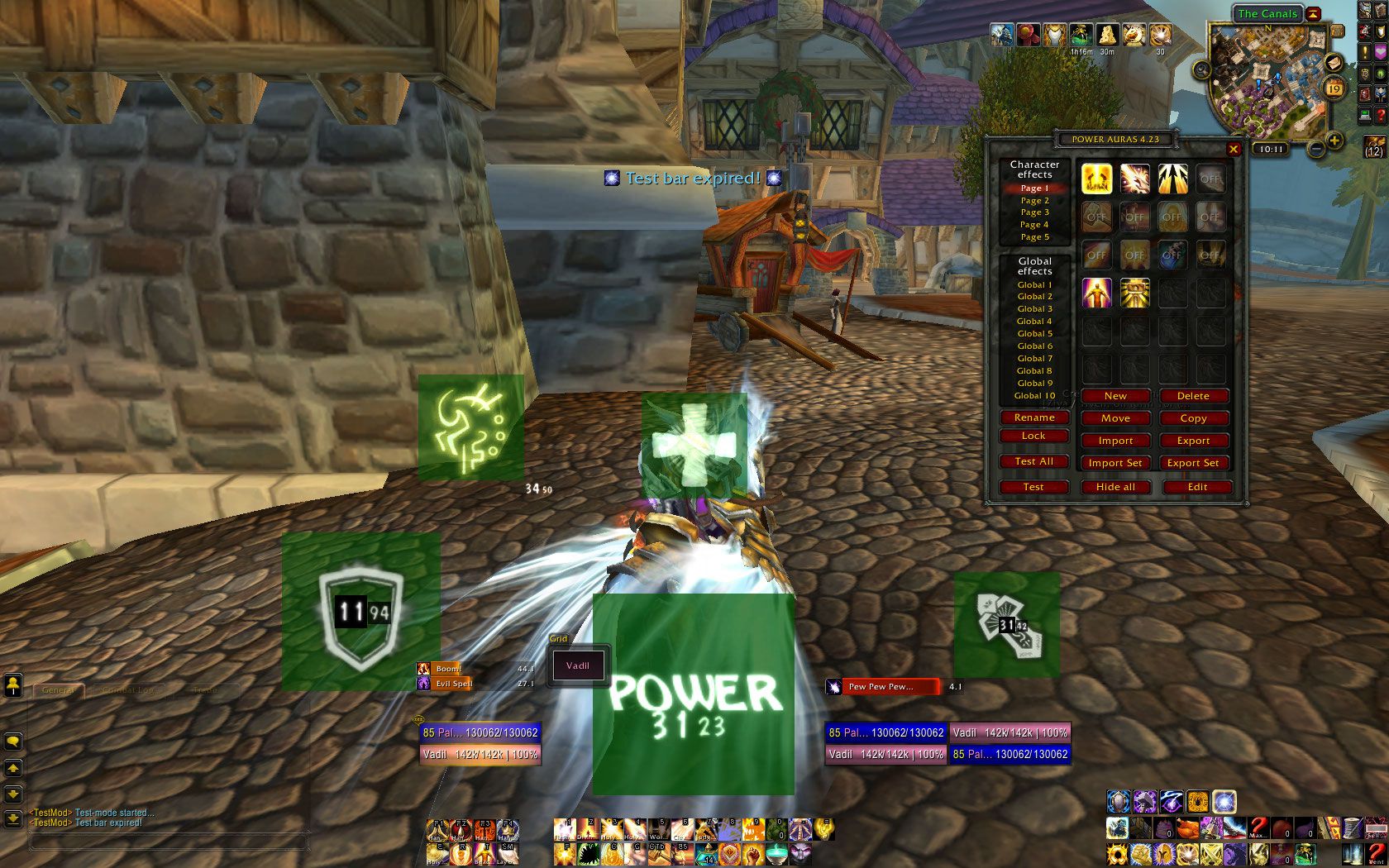1389x868 pixels.
Task: Zoom in on the minimap
Action: pos(1334,141)
